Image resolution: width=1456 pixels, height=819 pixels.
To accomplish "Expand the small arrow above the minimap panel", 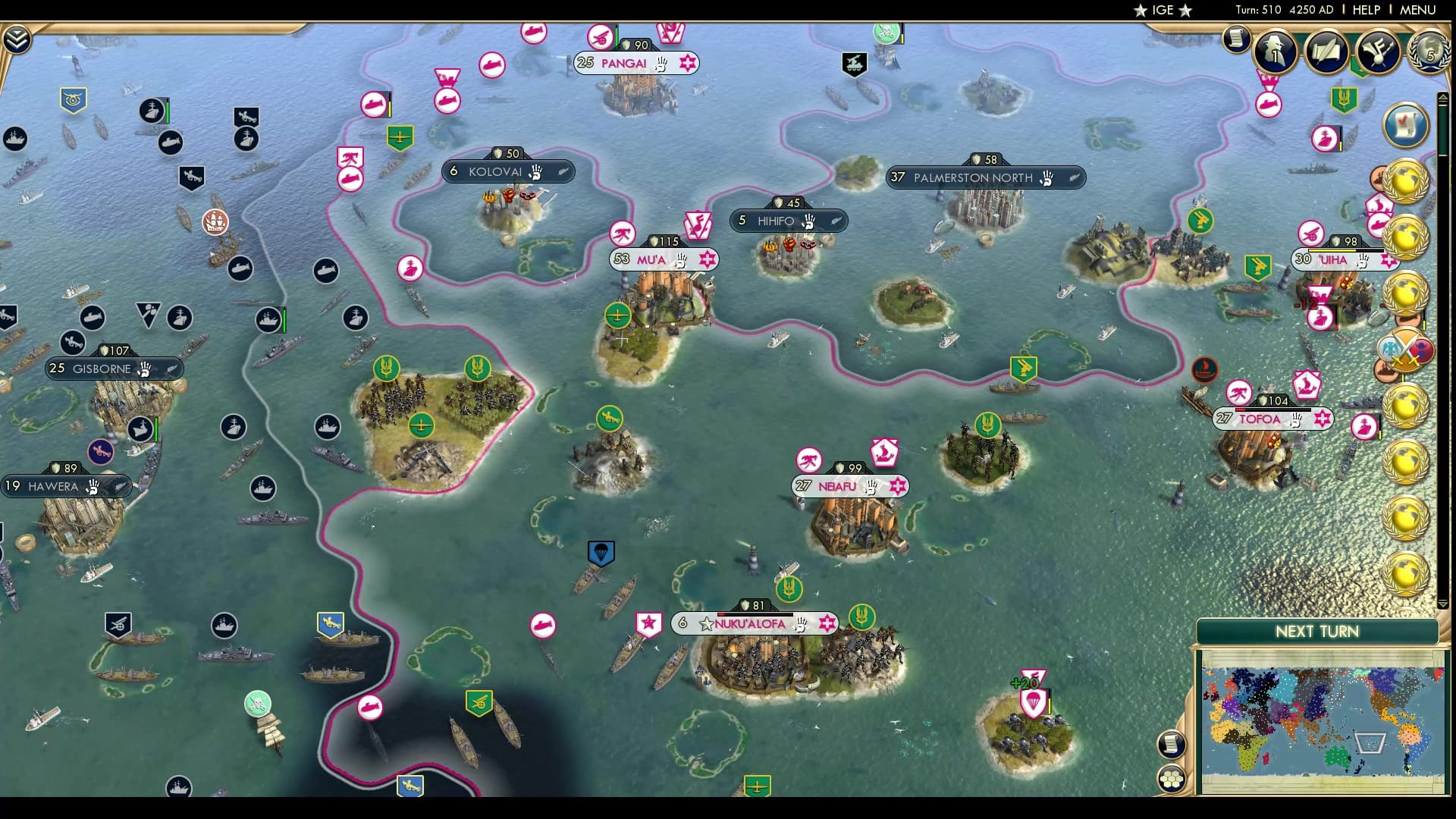I will (1443, 96).
